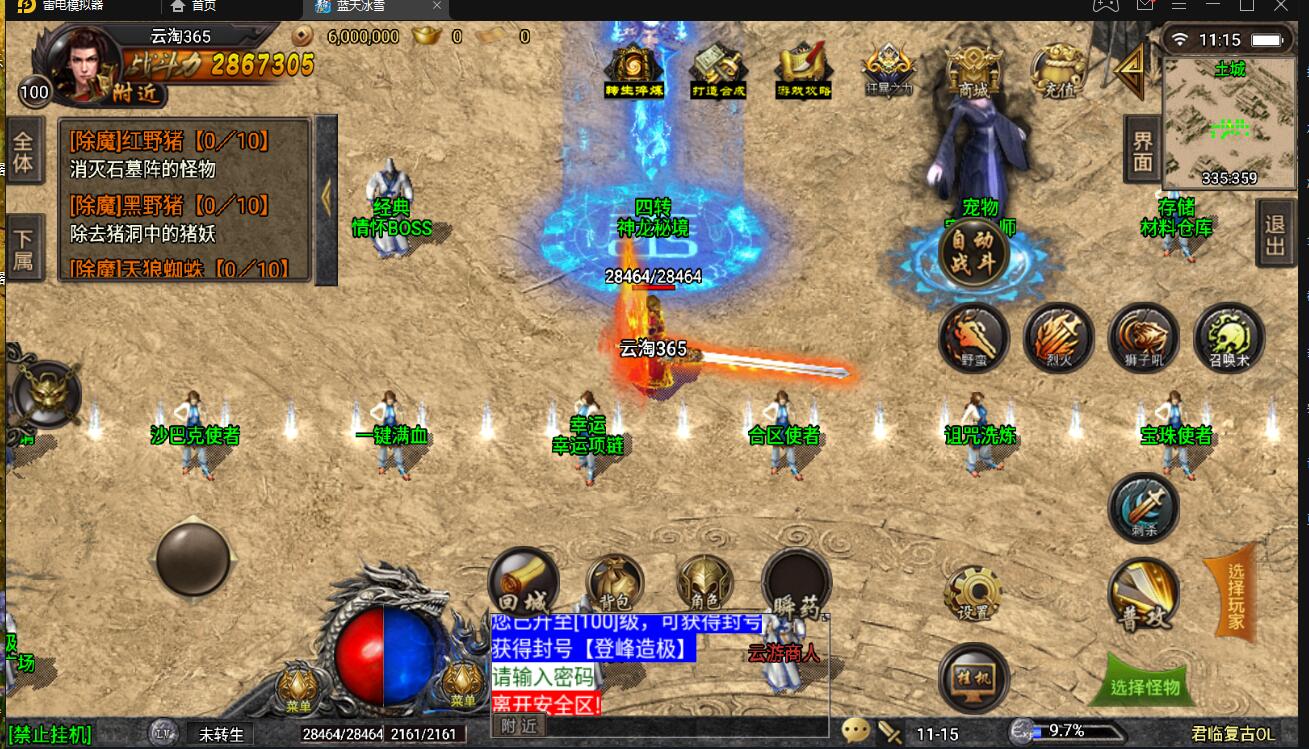Exit using the 退出 button

[x=1274, y=236]
